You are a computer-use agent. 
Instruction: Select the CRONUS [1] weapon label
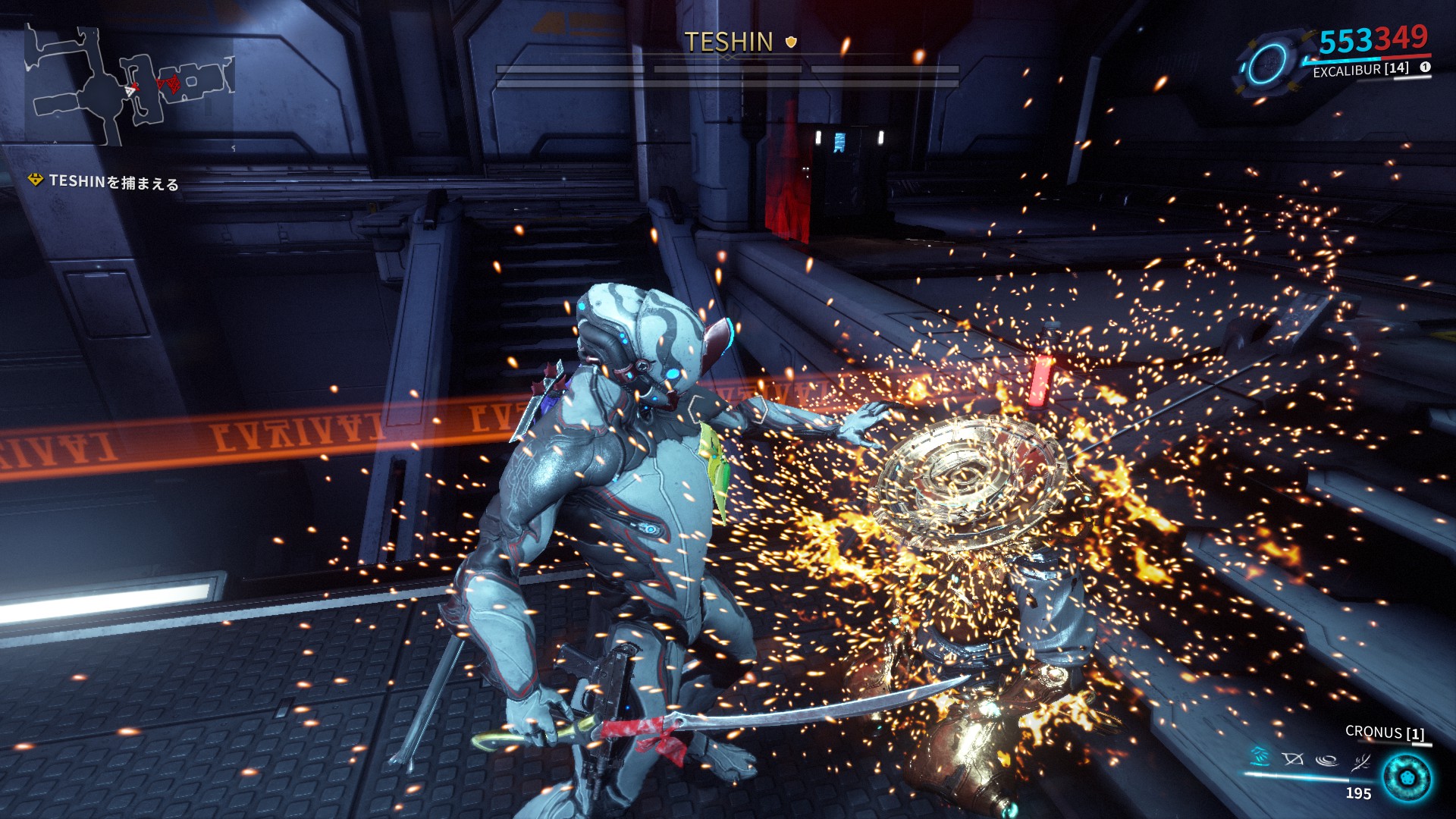coord(1385,733)
